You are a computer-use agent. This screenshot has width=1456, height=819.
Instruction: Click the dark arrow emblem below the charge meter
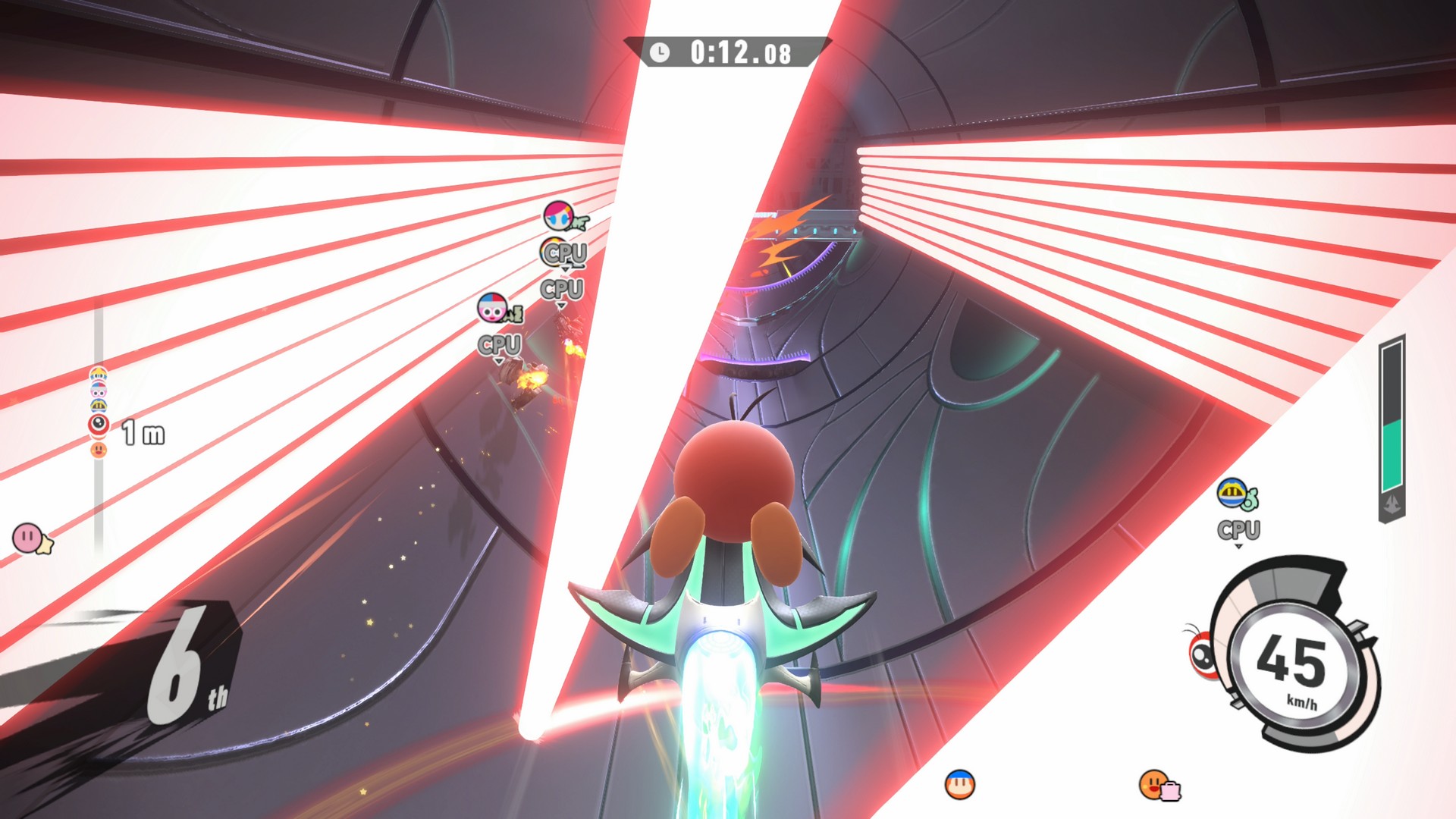coord(1392,504)
